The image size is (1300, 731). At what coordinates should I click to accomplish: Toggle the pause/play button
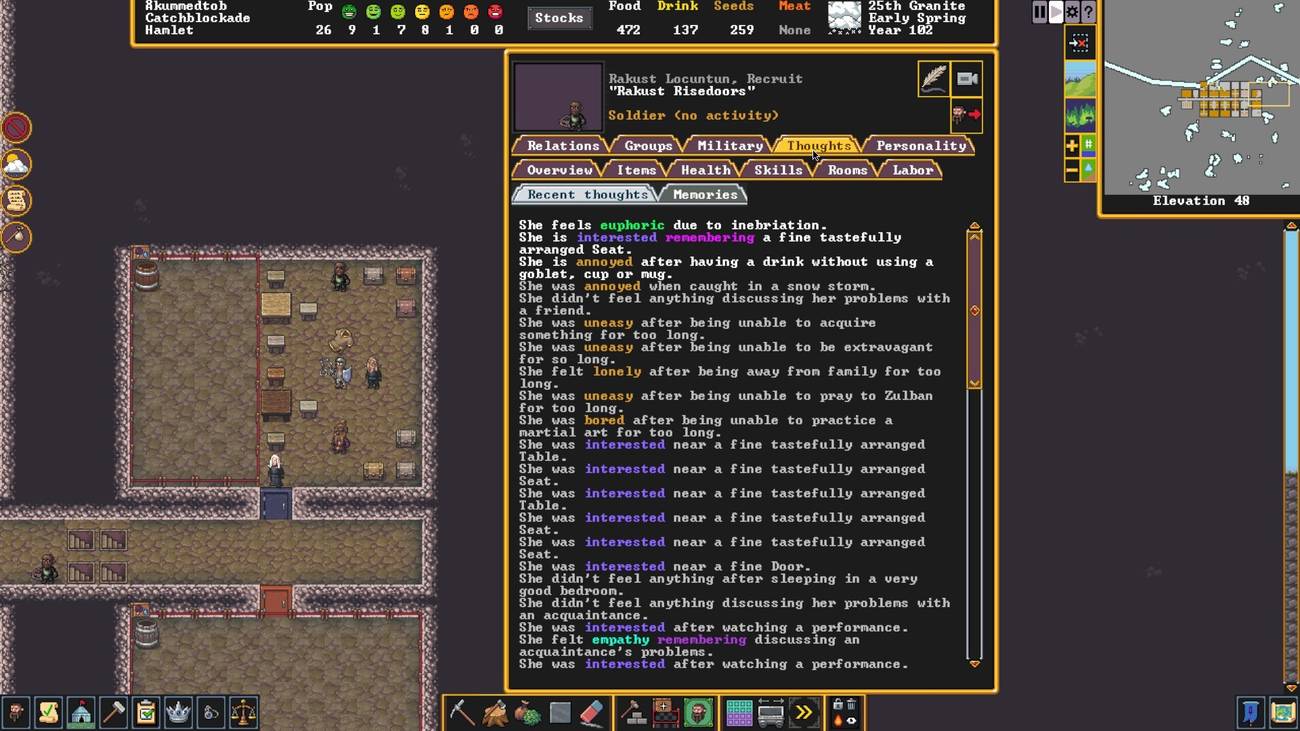(x=1038, y=12)
